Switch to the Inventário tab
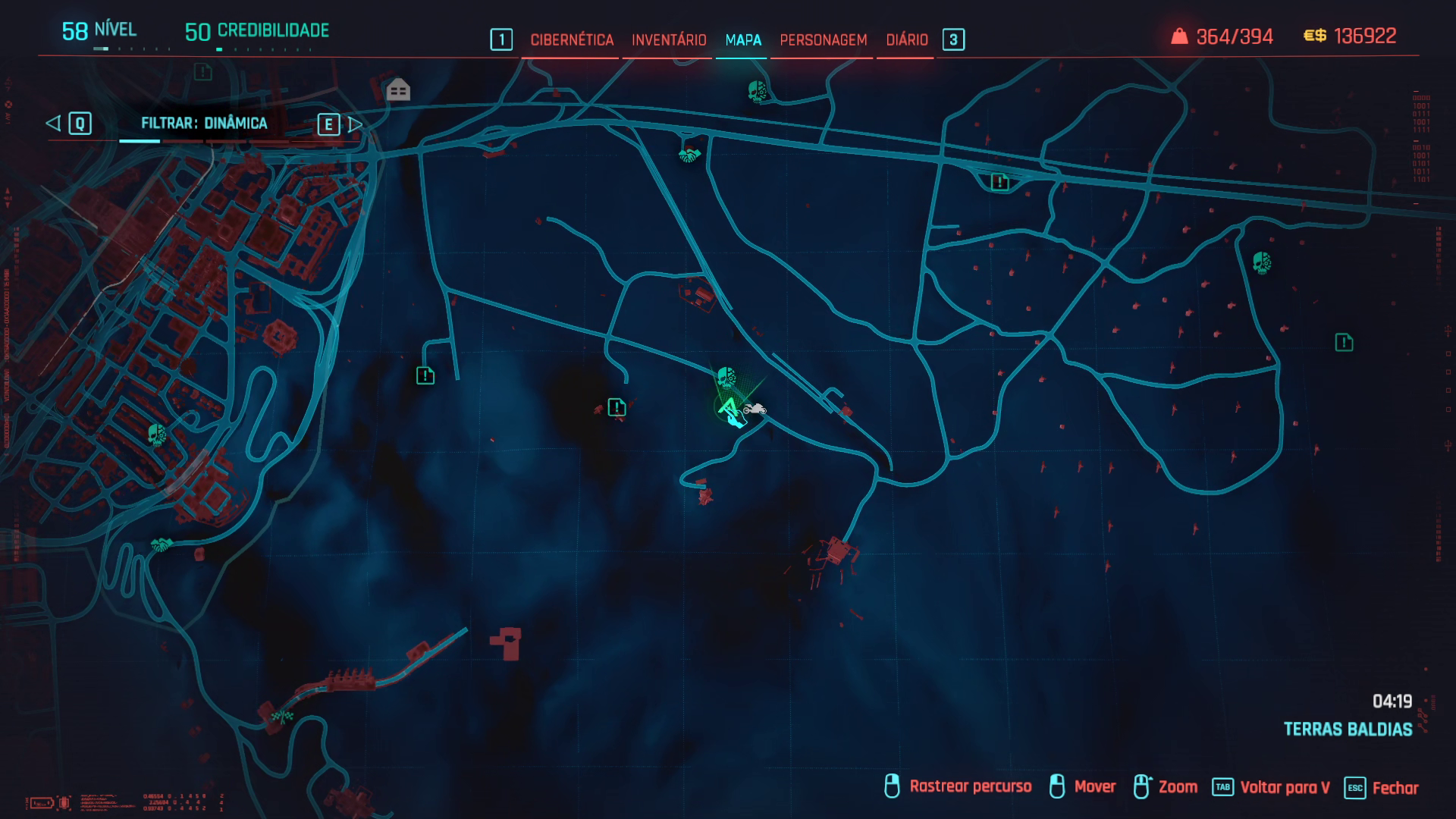The height and width of the screenshot is (819, 1456). (x=668, y=39)
